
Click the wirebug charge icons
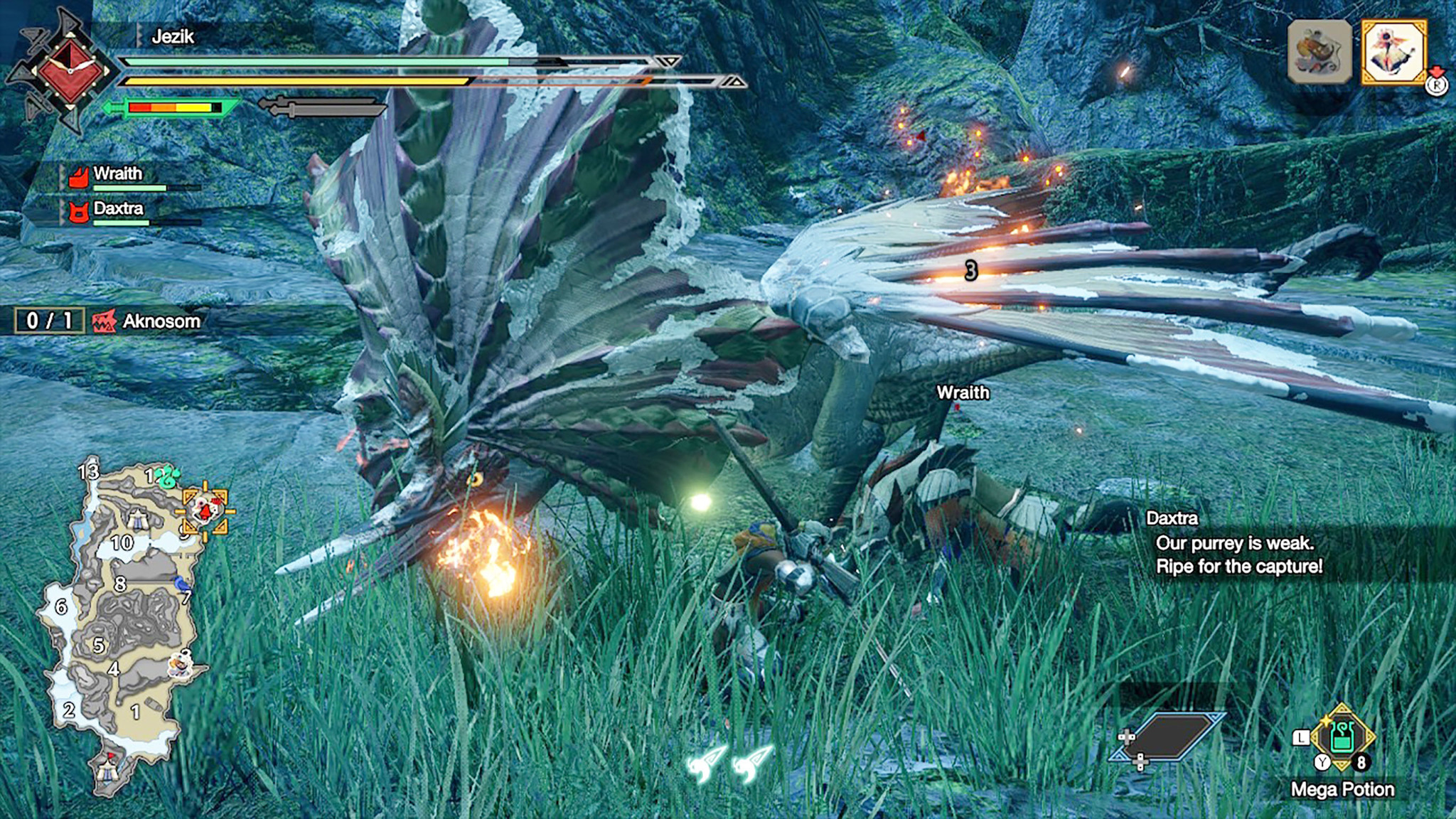[x=730, y=763]
